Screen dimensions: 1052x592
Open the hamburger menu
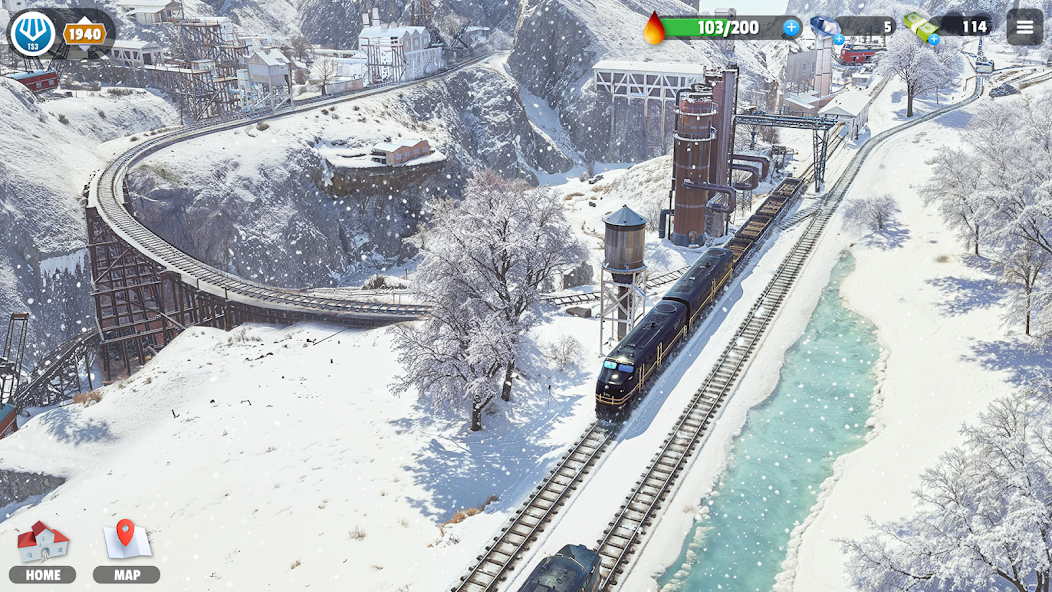(1024, 27)
